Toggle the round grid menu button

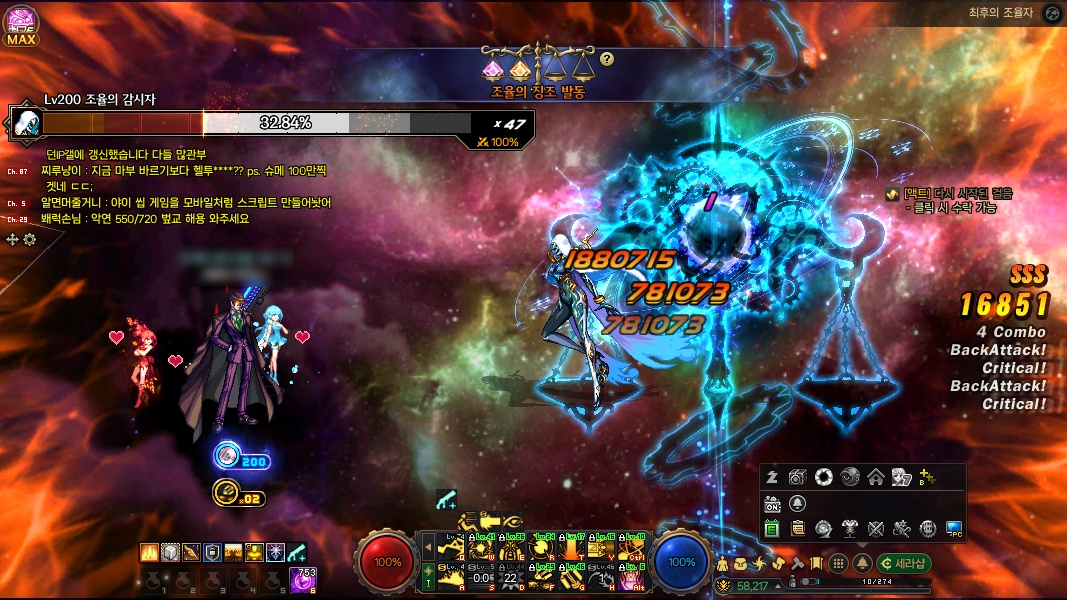coord(839,563)
